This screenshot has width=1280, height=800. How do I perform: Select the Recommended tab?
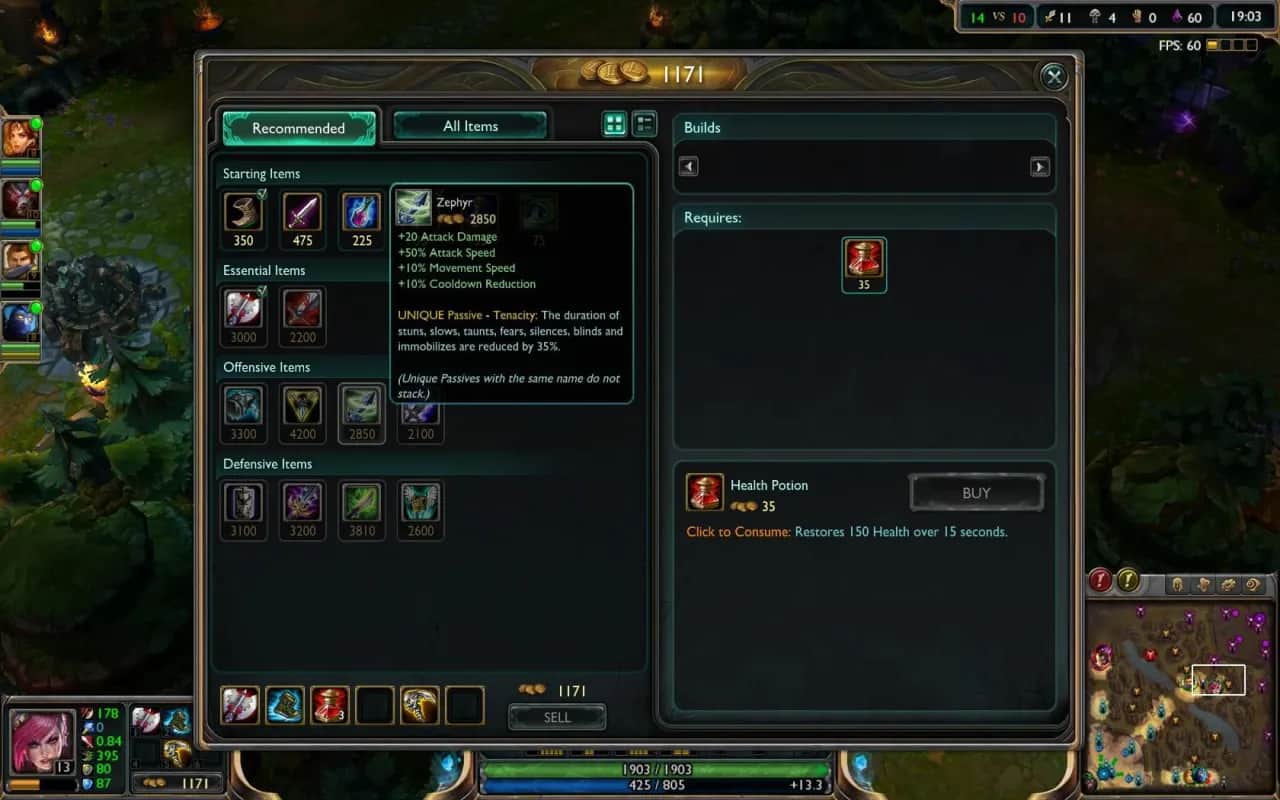point(298,128)
